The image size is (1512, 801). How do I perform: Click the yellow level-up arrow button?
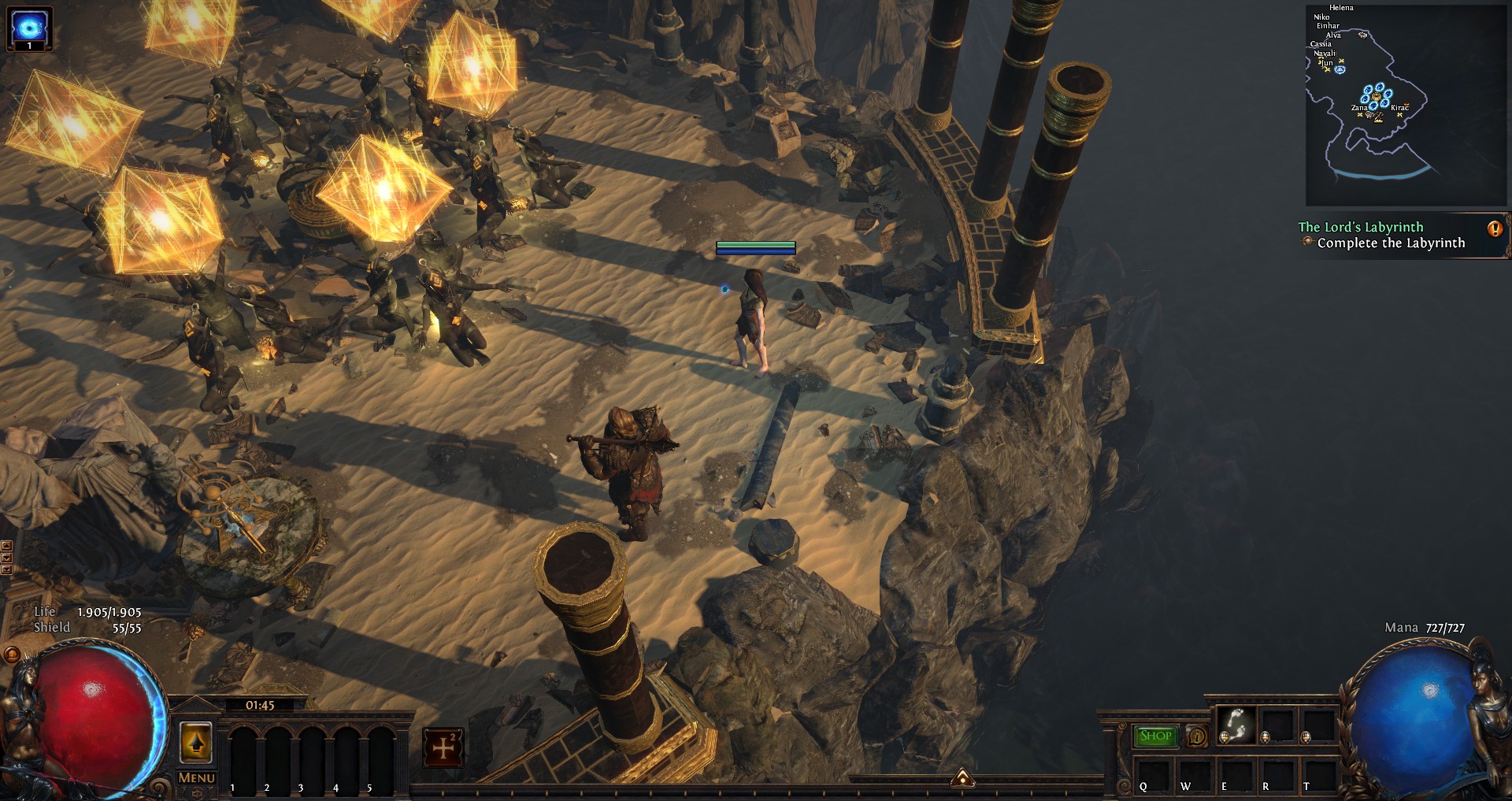point(196,742)
